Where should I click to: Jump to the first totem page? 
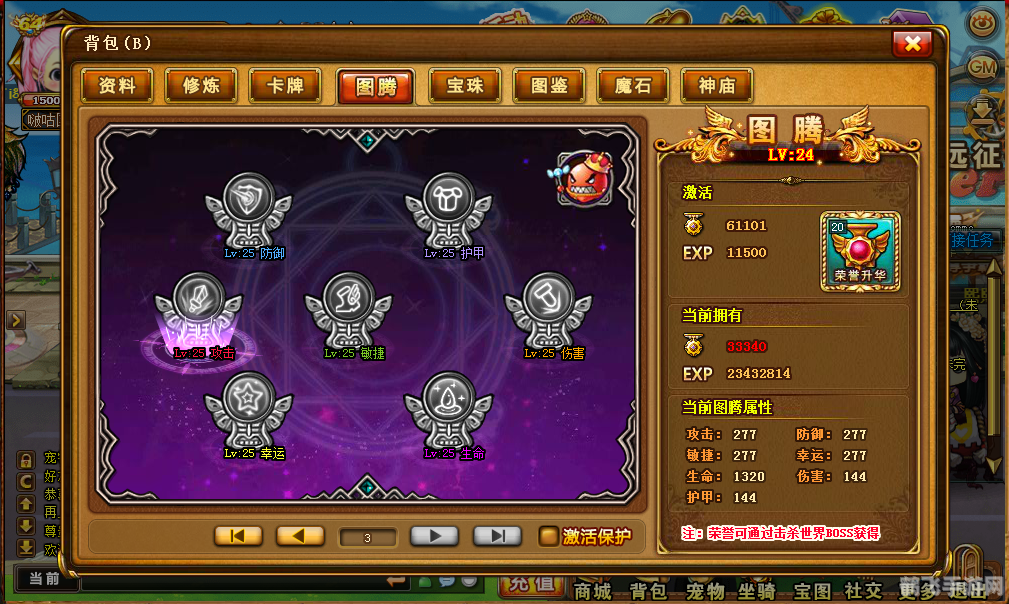click(x=238, y=536)
